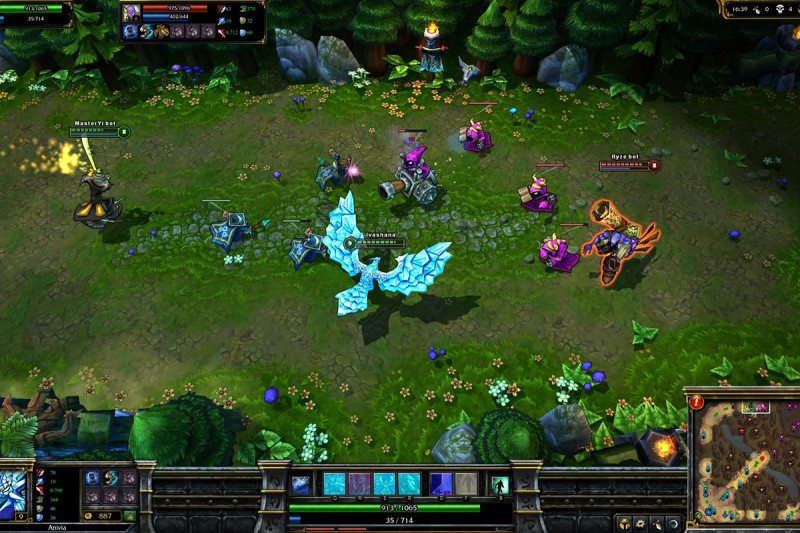Activate the D summoner spell
This screenshot has width=800, height=533.
point(441,484)
